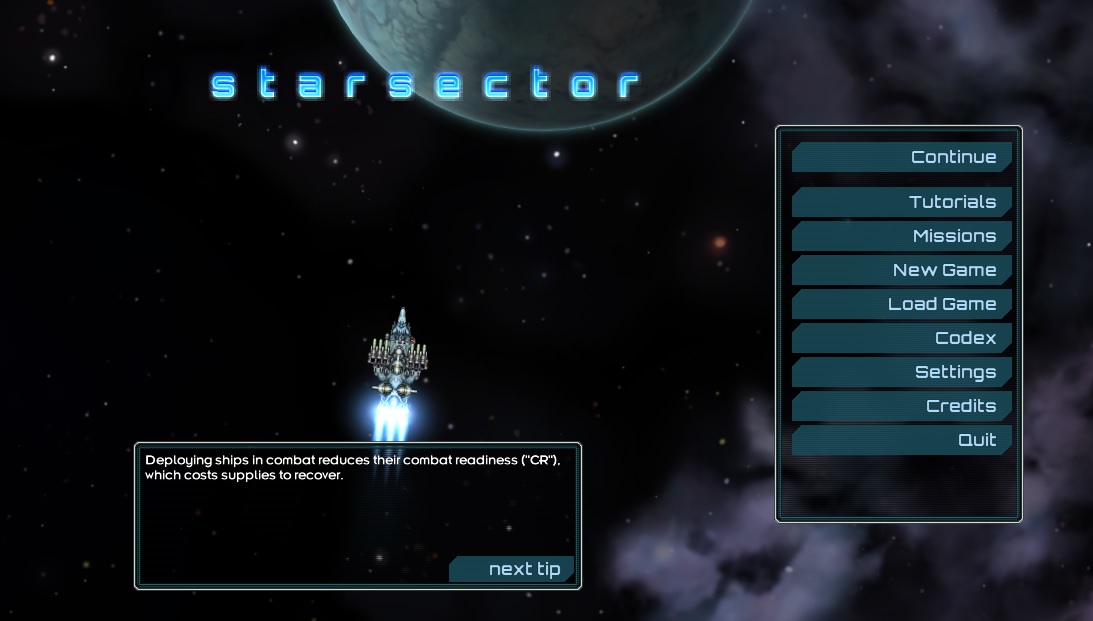Start a New Game
The width and height of the screenshot is (1093, 621).
[902, 270]
